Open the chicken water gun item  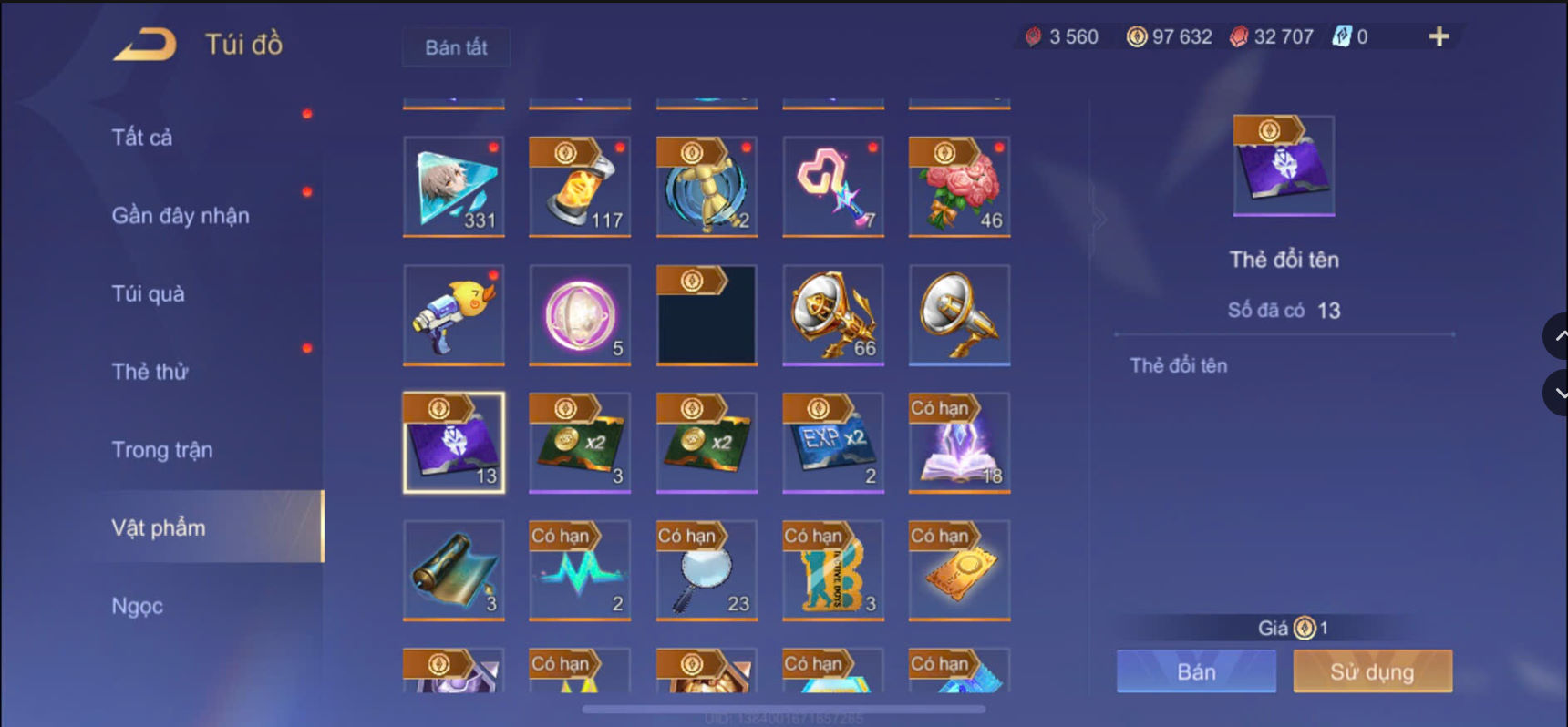[453, 314]
